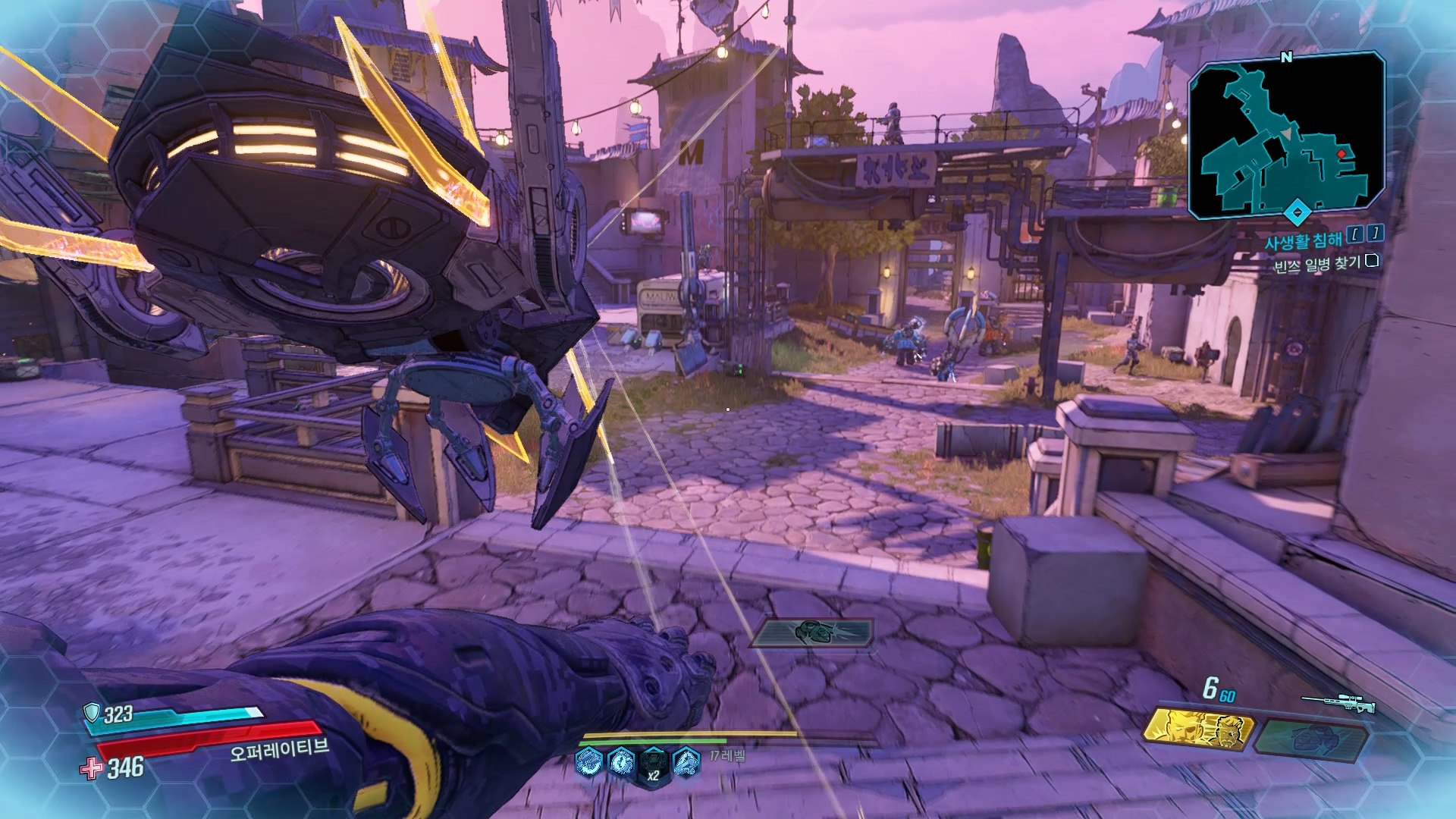Click the equipped sniper rifle icon
The image size is (1456, 819).
1338,703
